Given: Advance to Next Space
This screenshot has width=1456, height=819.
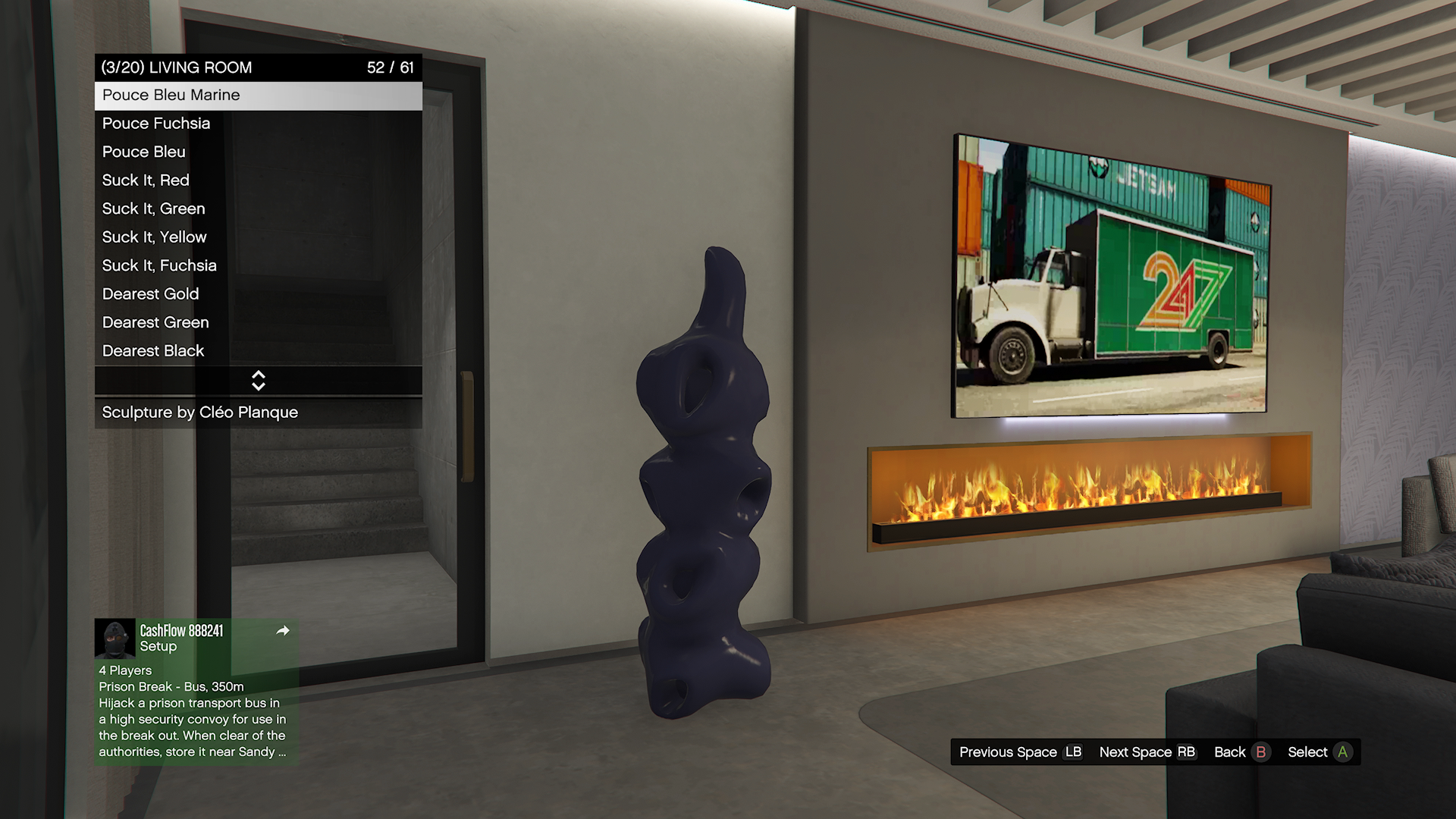Looking at the screenshot, I should [1147, 752].
